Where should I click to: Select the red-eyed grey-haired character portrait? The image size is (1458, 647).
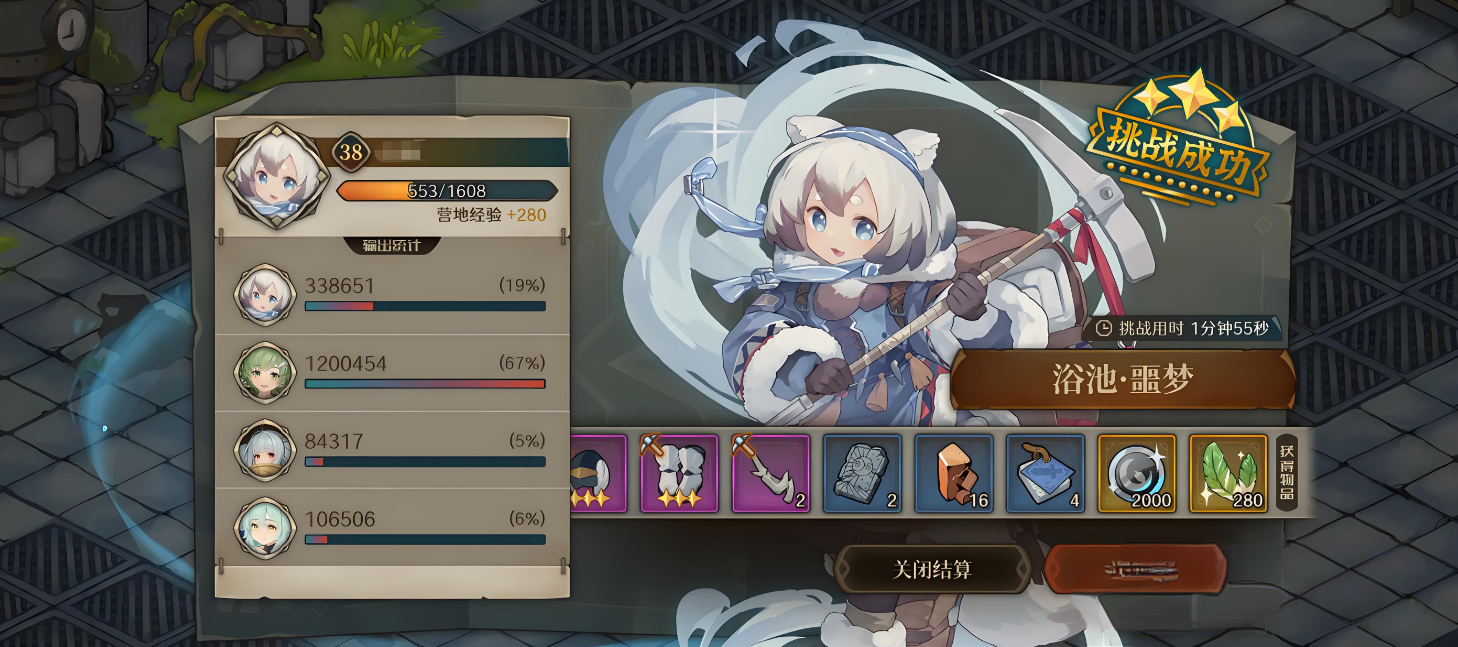pyautogui.click(x=264, y=450)
